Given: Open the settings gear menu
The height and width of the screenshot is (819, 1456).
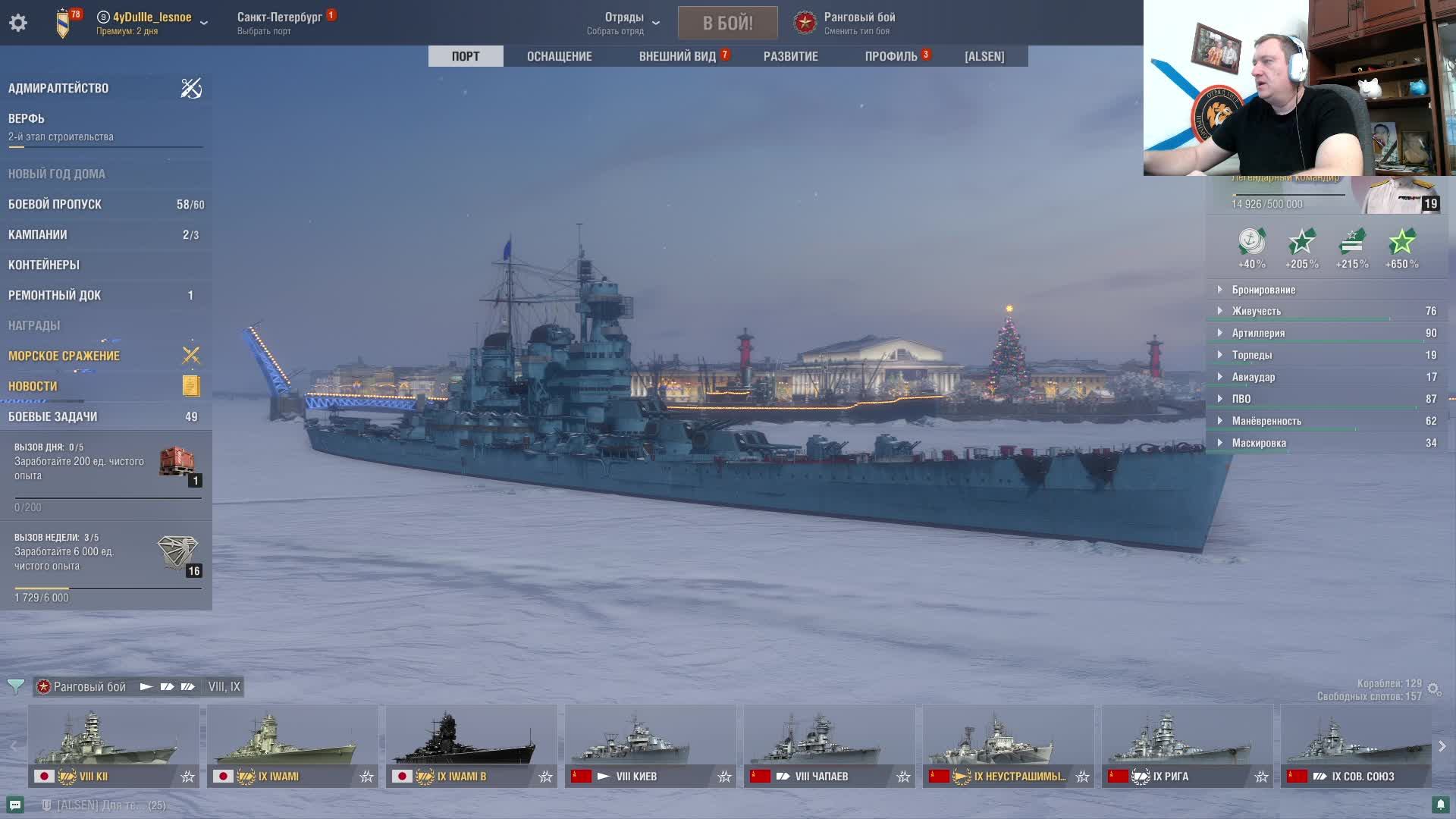Looking at the screenshot, I should pyautogui.click(x=18, y=23).
